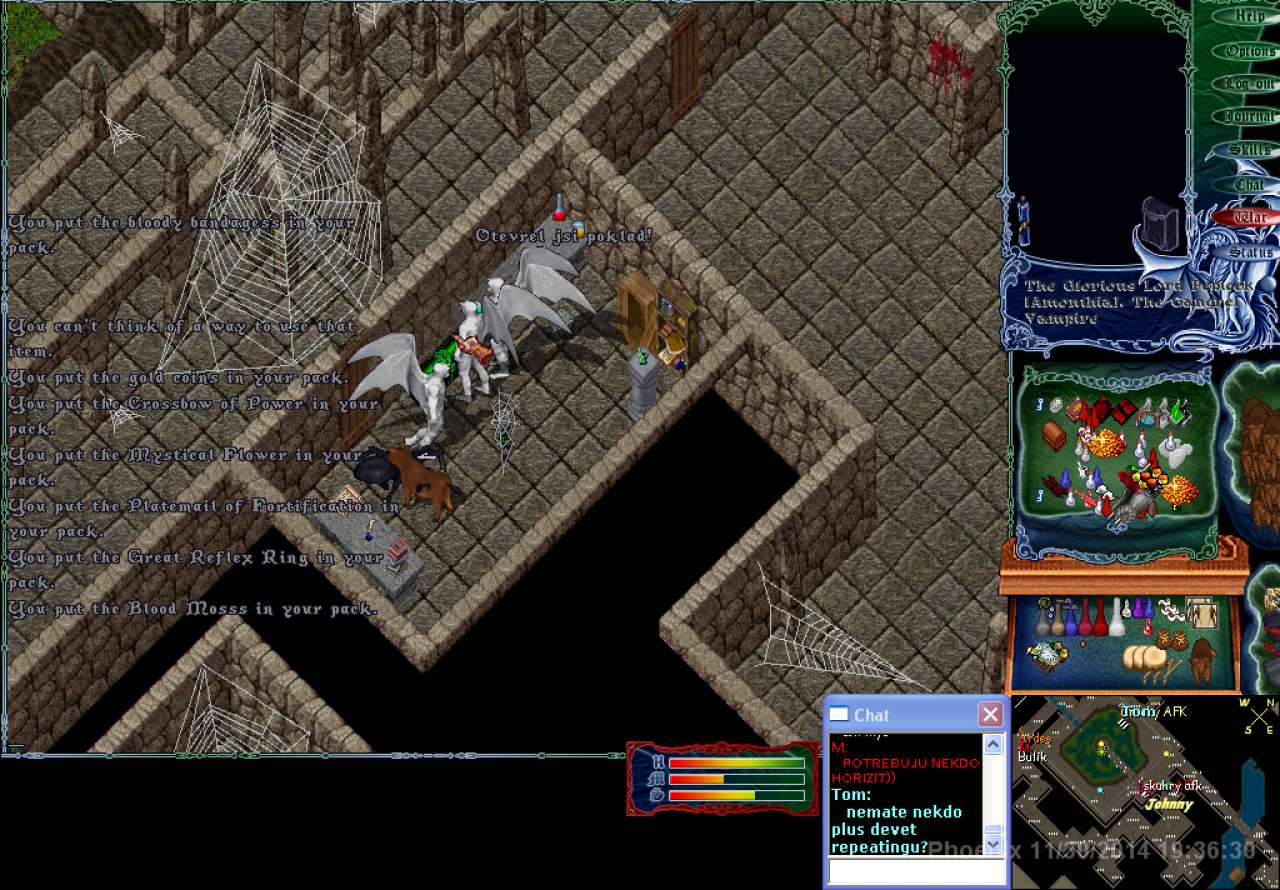Click the minimap compass rose
Screen dimensions: 1280x890
coord(1261,715)
